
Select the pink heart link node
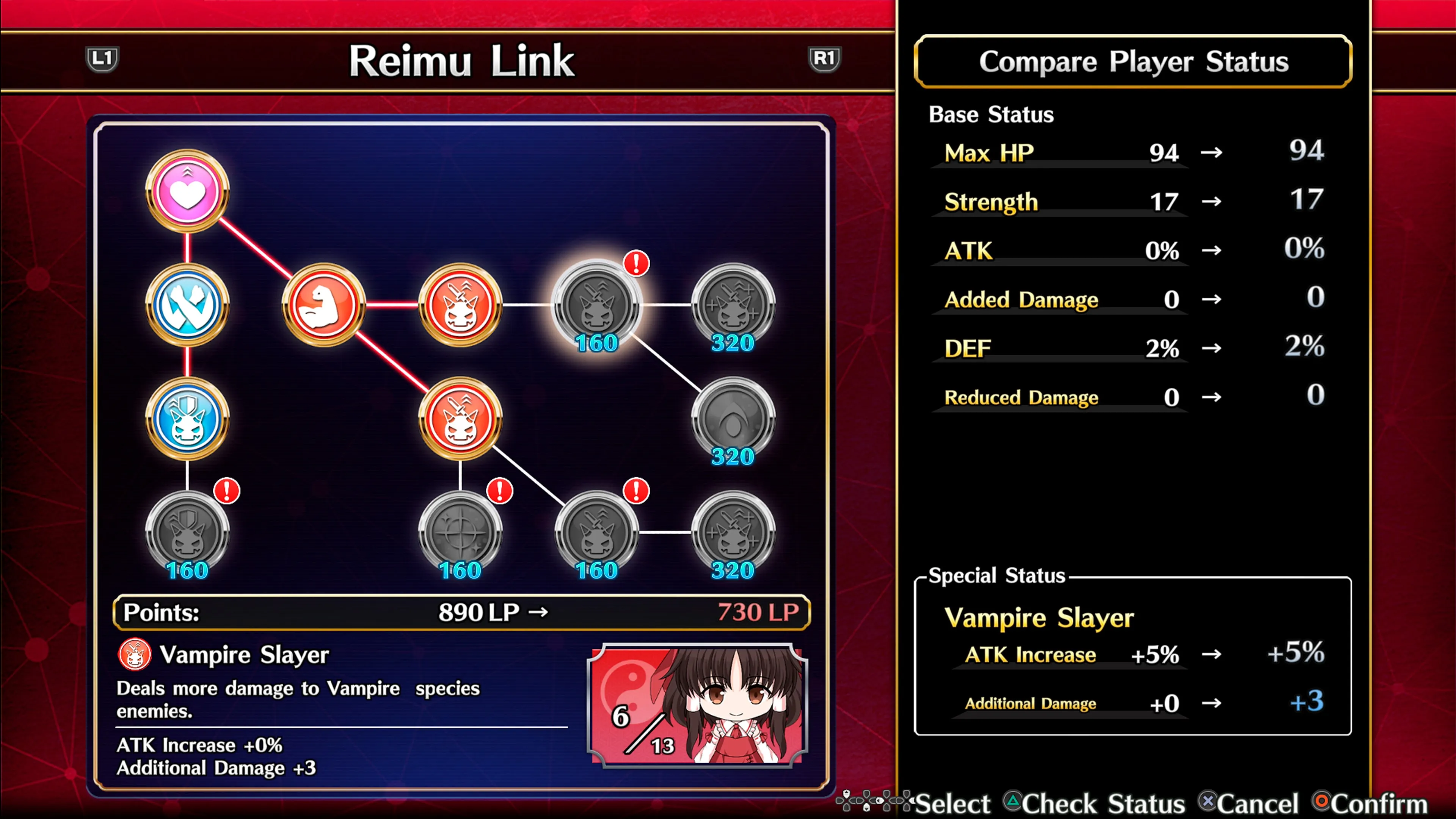click(x=187, y=191)
